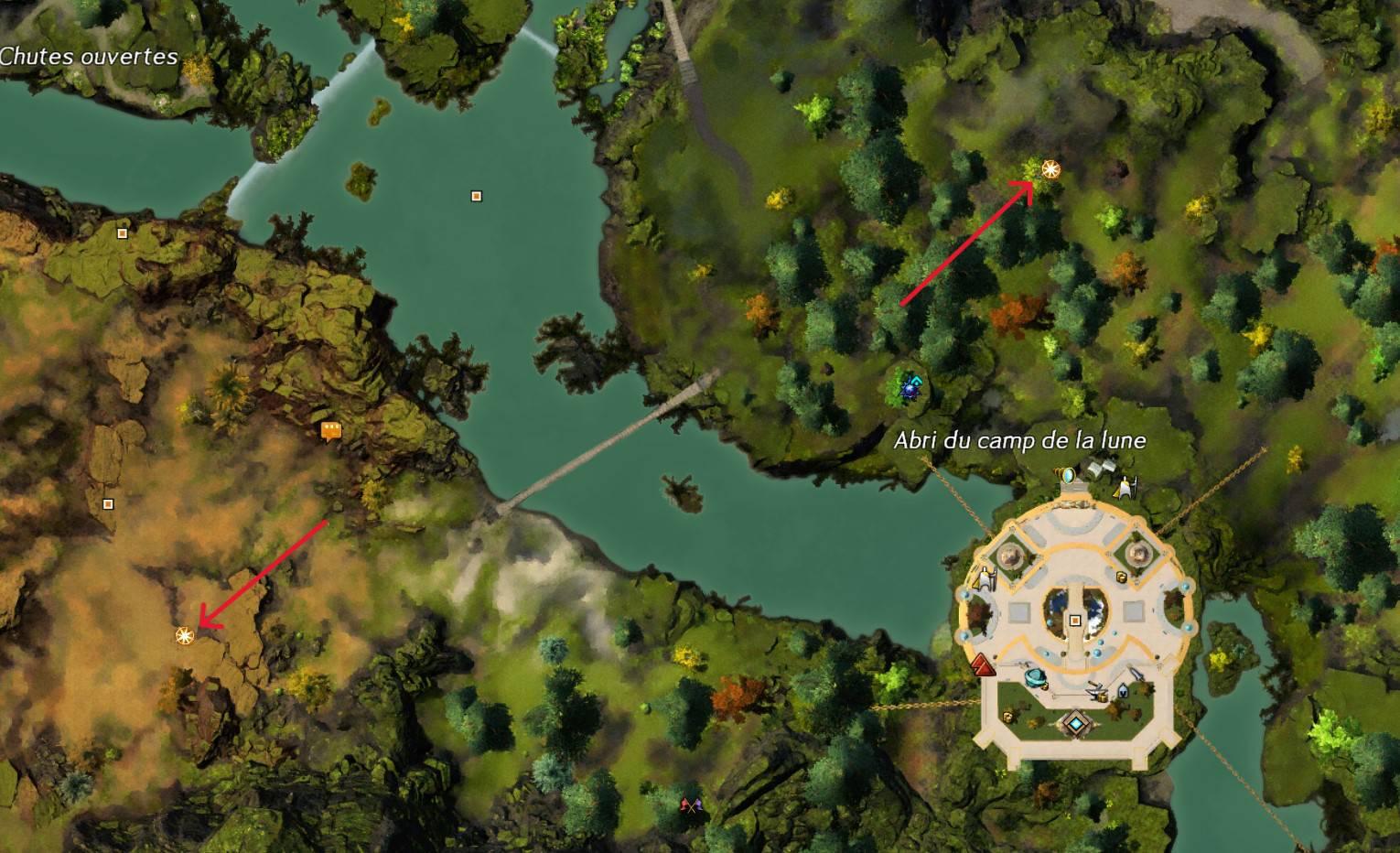The height and width of the screenshot is (853, 1400).
Task: Click the point of interest square in the camp center
Action: pyautogui.click(x=1075, y=621)
